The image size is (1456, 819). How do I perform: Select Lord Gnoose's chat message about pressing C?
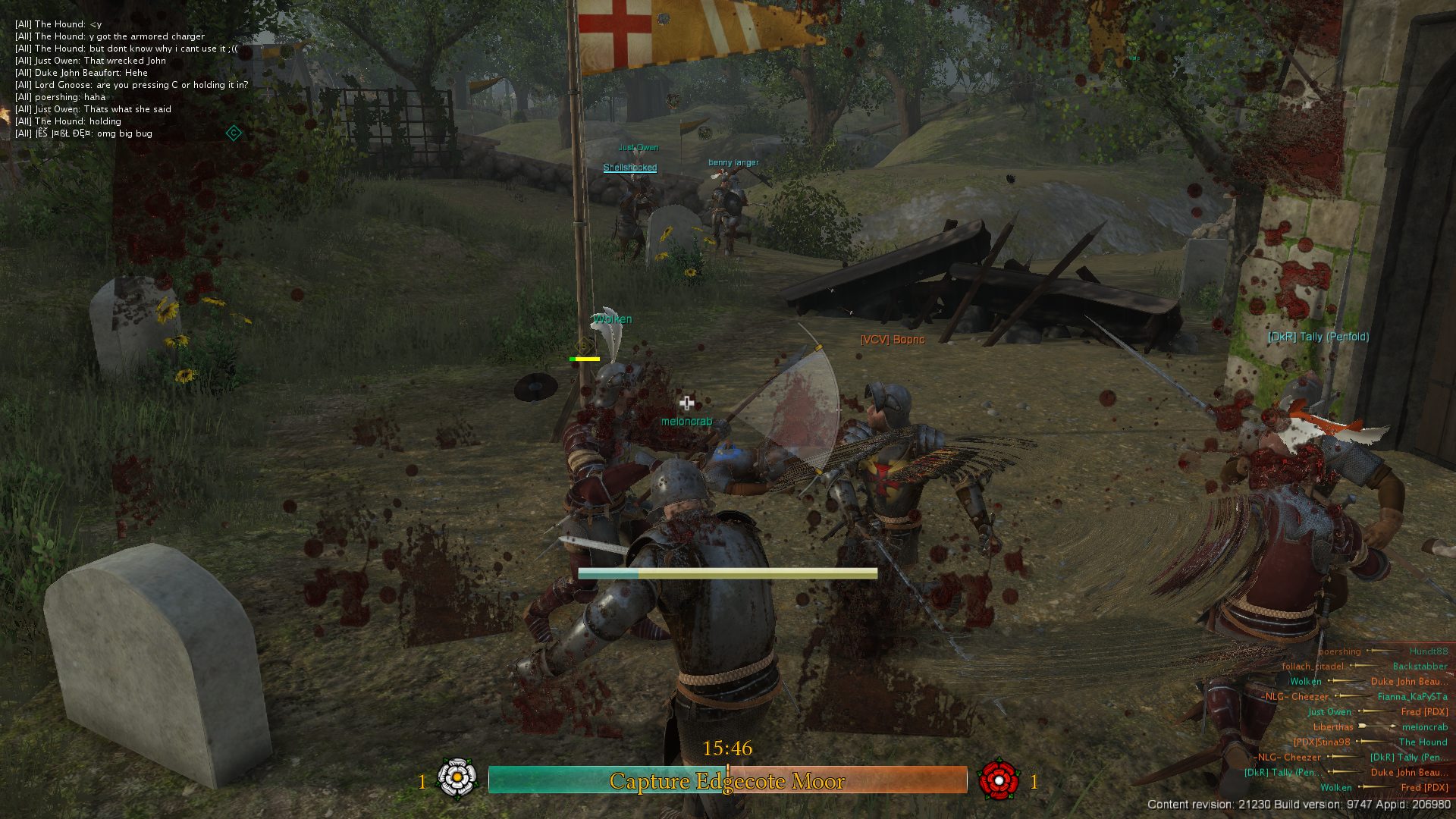[x=131, y=85]
